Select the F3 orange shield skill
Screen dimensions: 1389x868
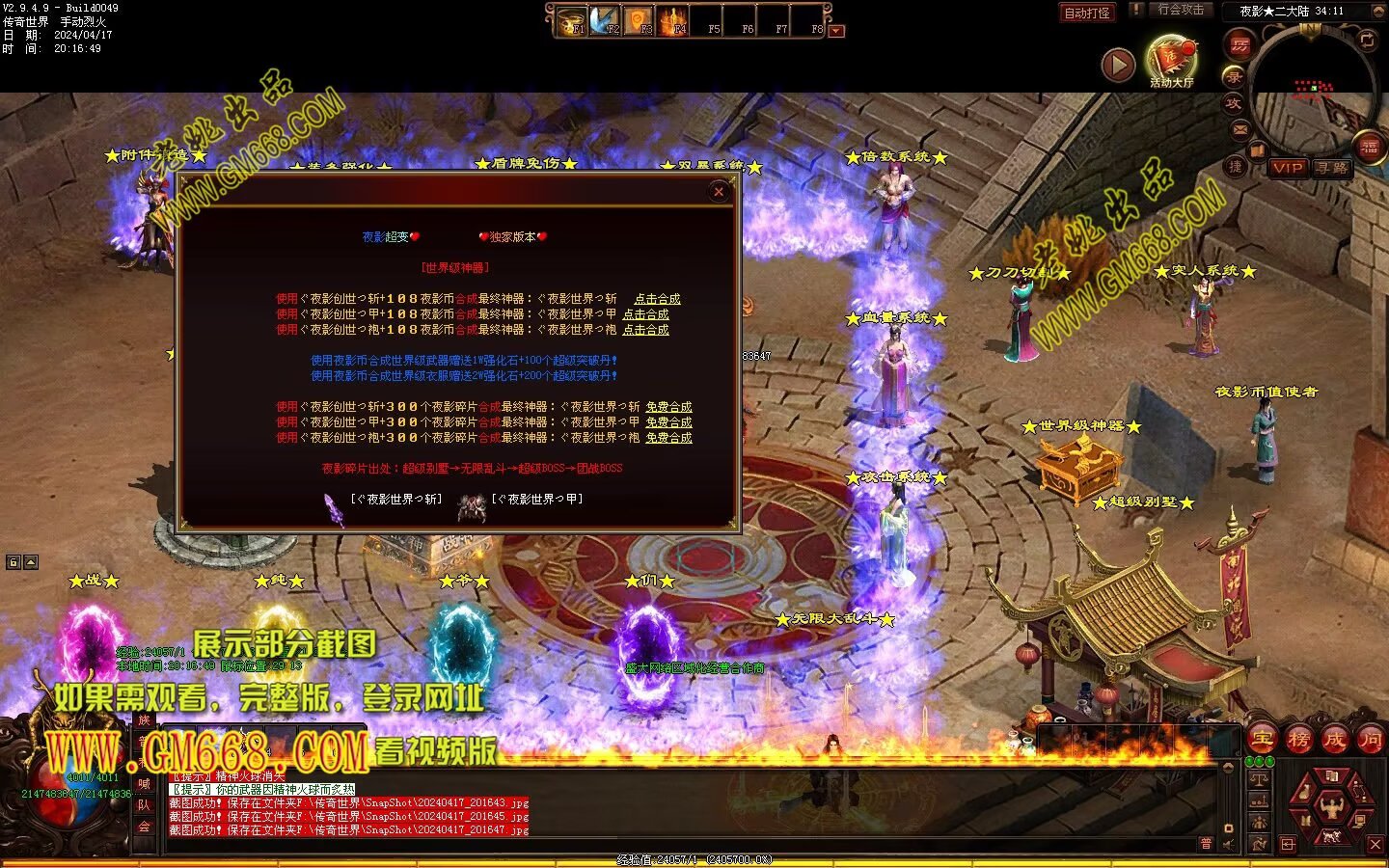click(640, 20)
